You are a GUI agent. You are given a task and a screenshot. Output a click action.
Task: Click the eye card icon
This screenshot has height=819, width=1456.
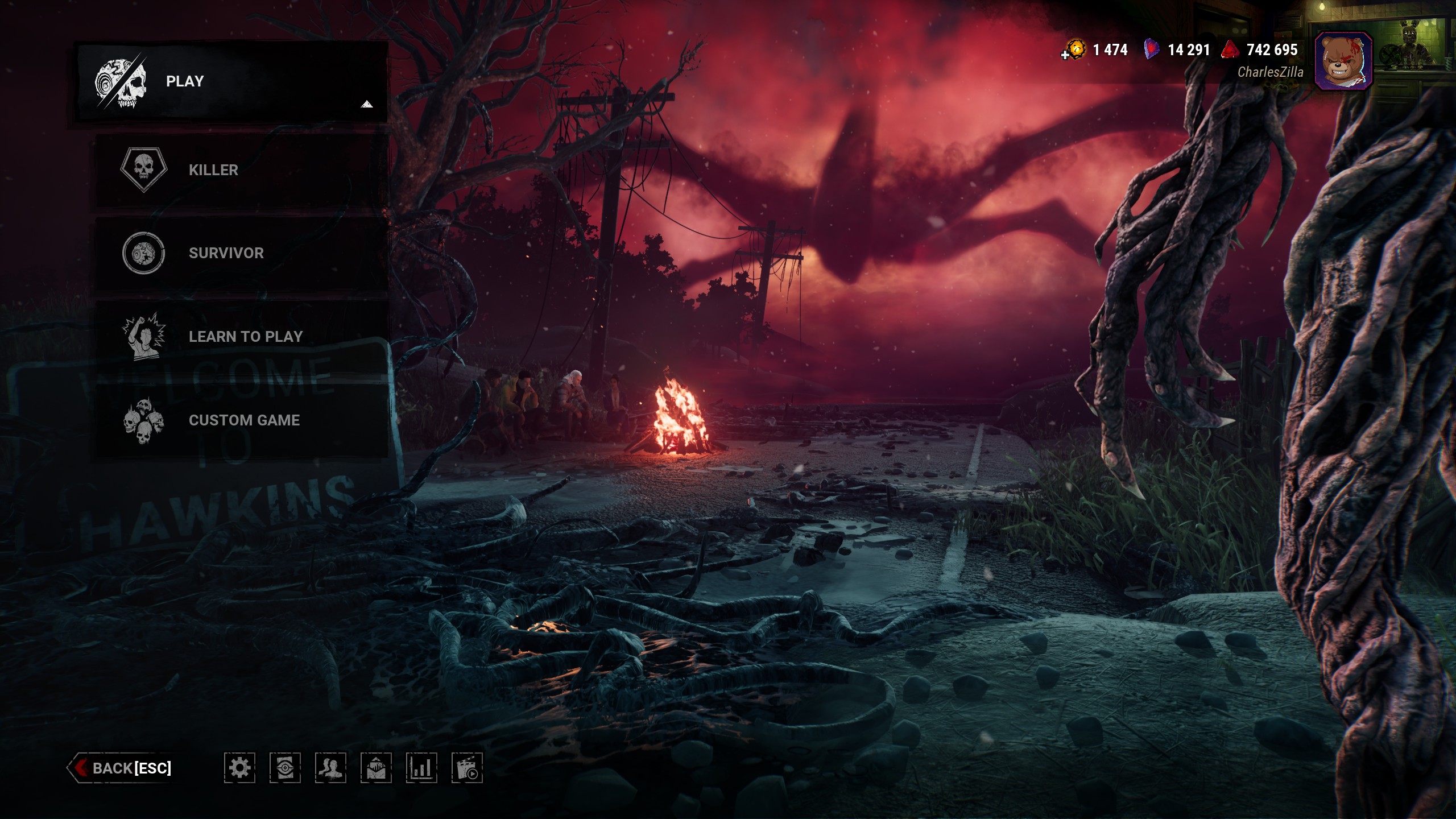point(285,768)
